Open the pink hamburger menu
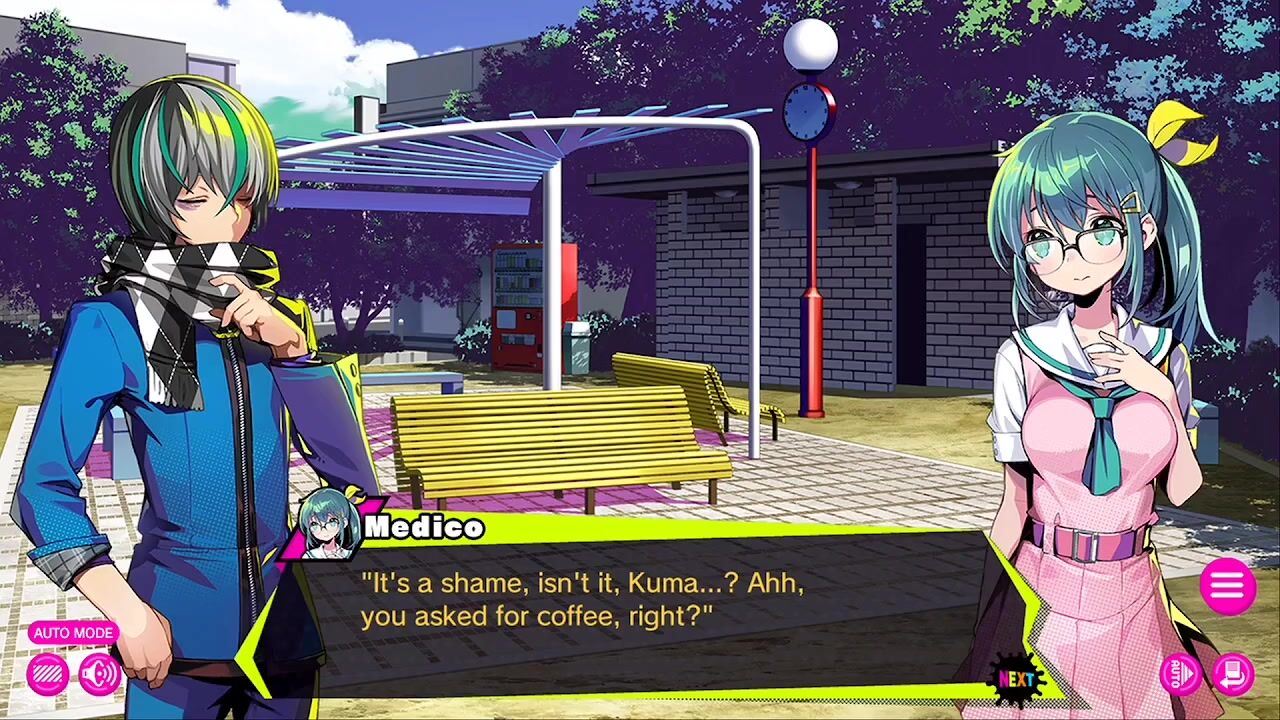The height and width of the screenshot is (720, 1280). point(1227,586)
